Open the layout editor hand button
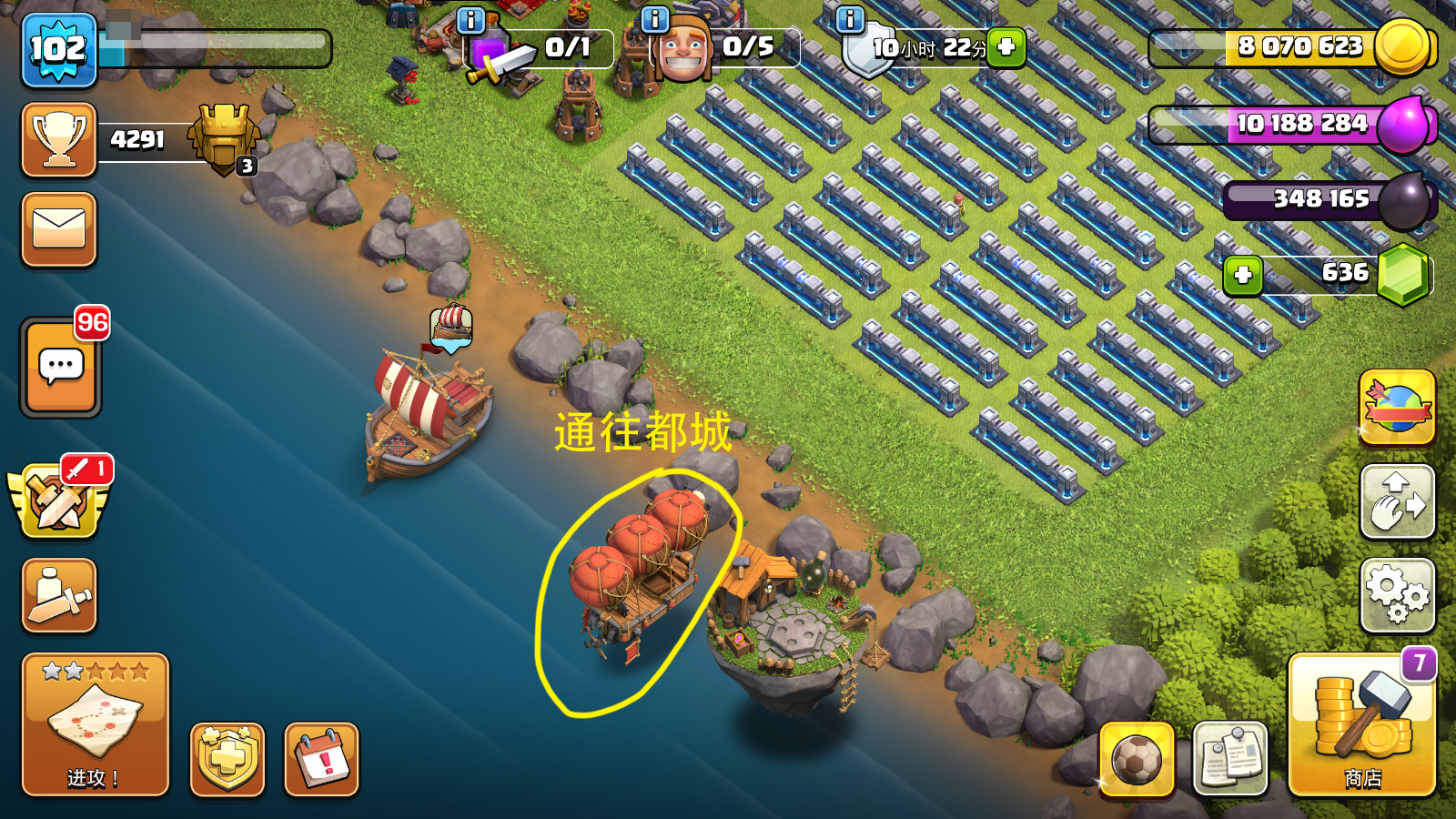Screen dimensions: 1456x819 click(x=1397, y=501)
